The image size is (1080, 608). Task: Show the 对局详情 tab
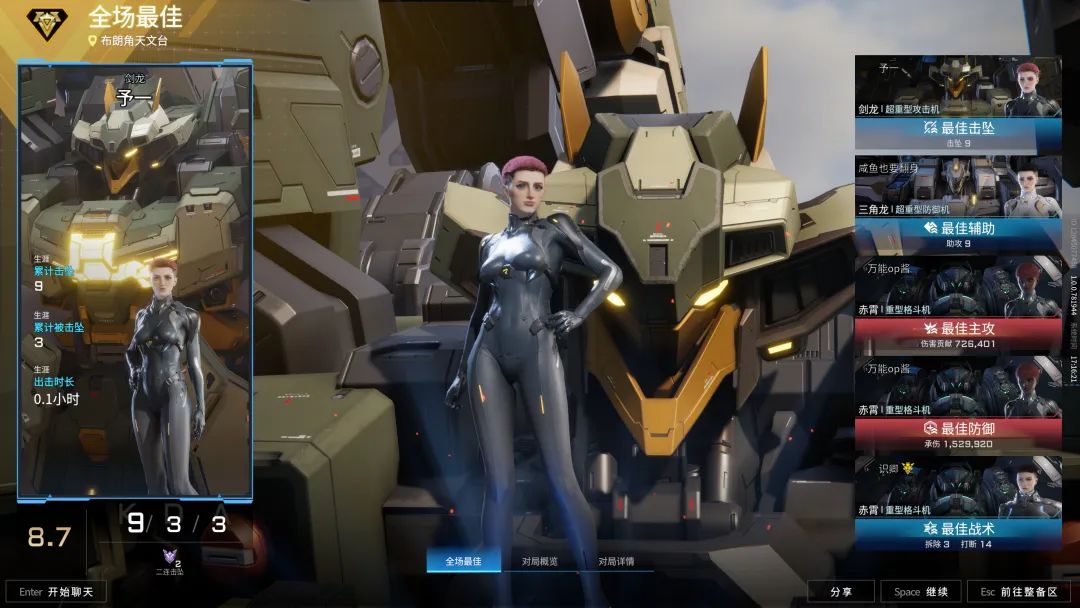[616, 561]
